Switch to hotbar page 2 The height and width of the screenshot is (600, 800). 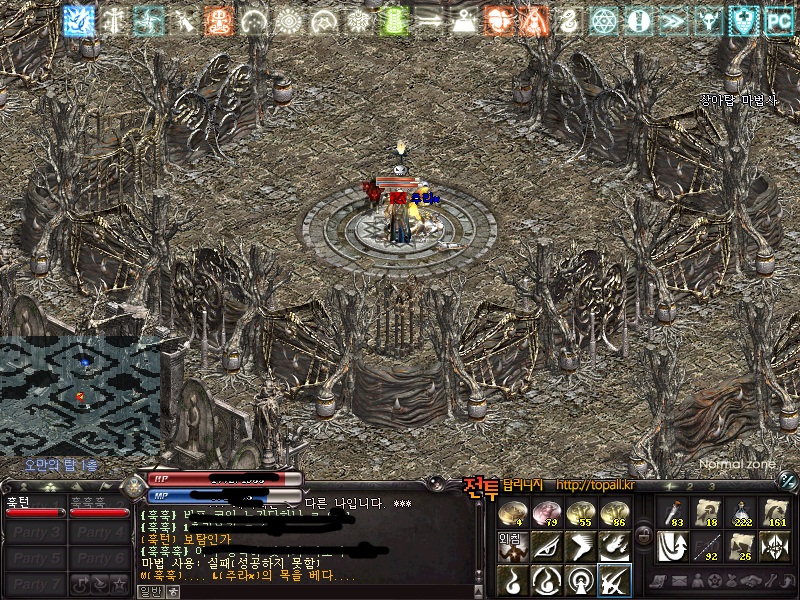coord(690,486)
